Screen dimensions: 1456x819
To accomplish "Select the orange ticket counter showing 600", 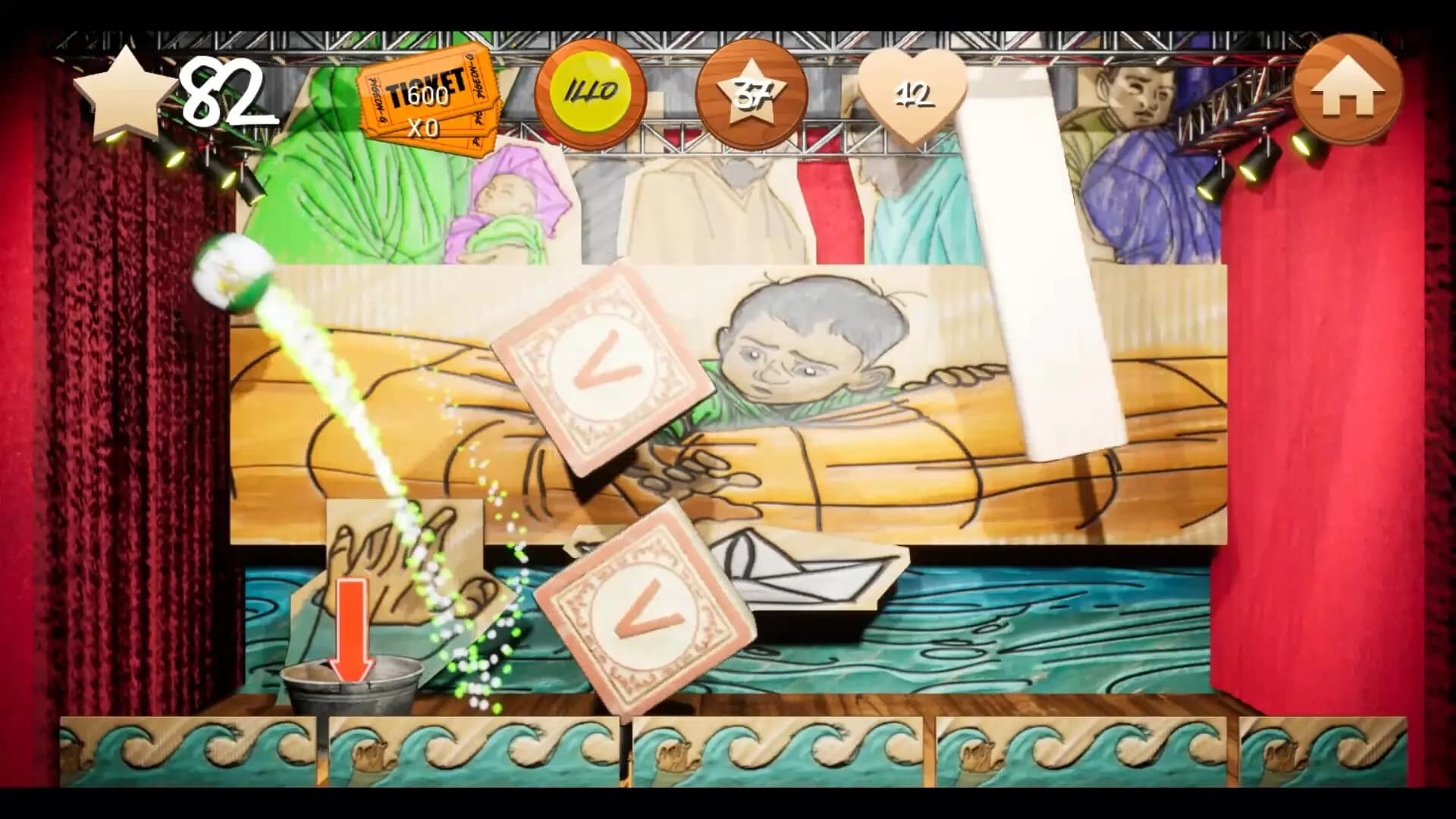I will coord(427,97).
